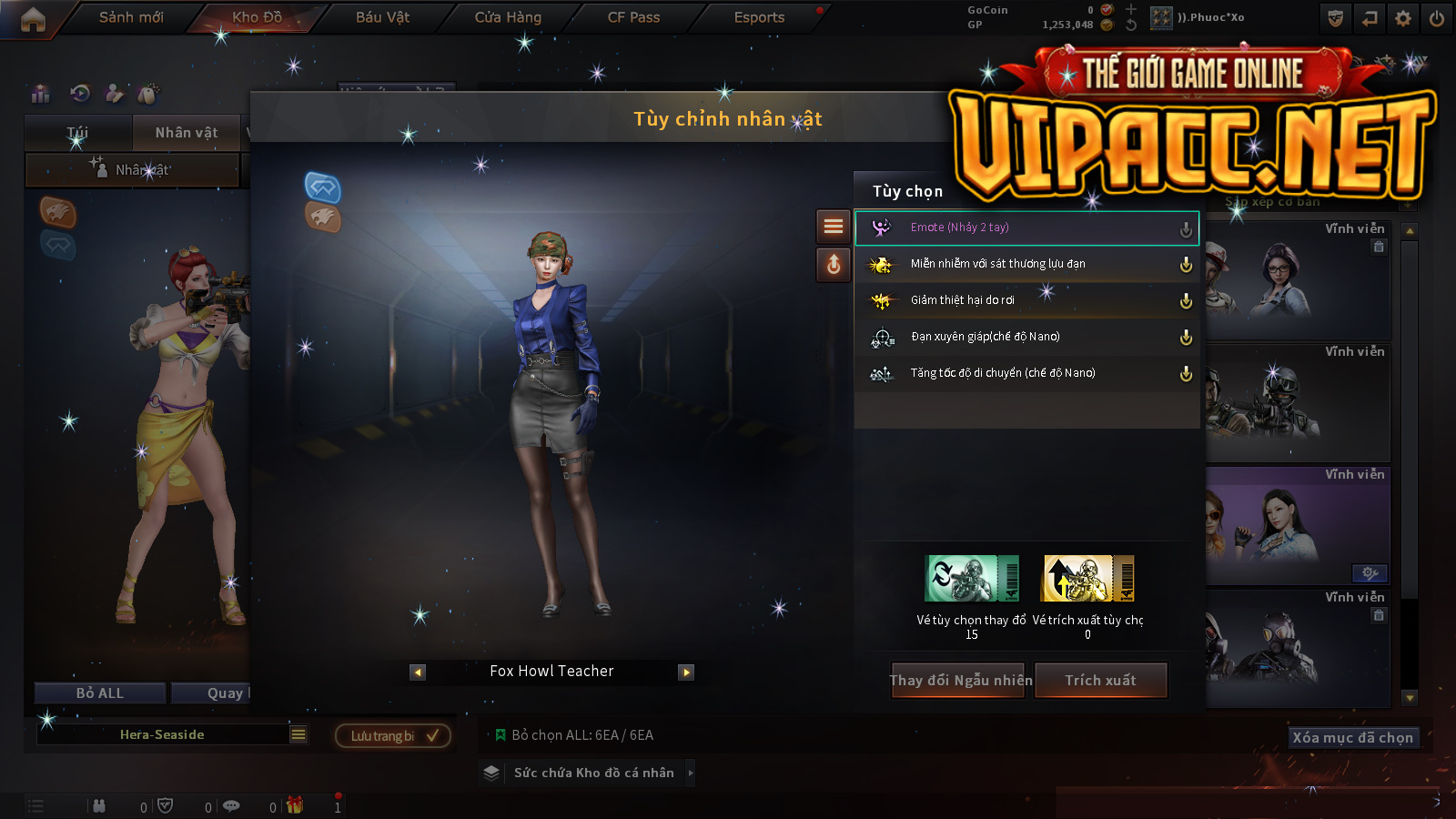Click Xóa mục đã chọn button
1456x819 pixels.
point(1353,737)
